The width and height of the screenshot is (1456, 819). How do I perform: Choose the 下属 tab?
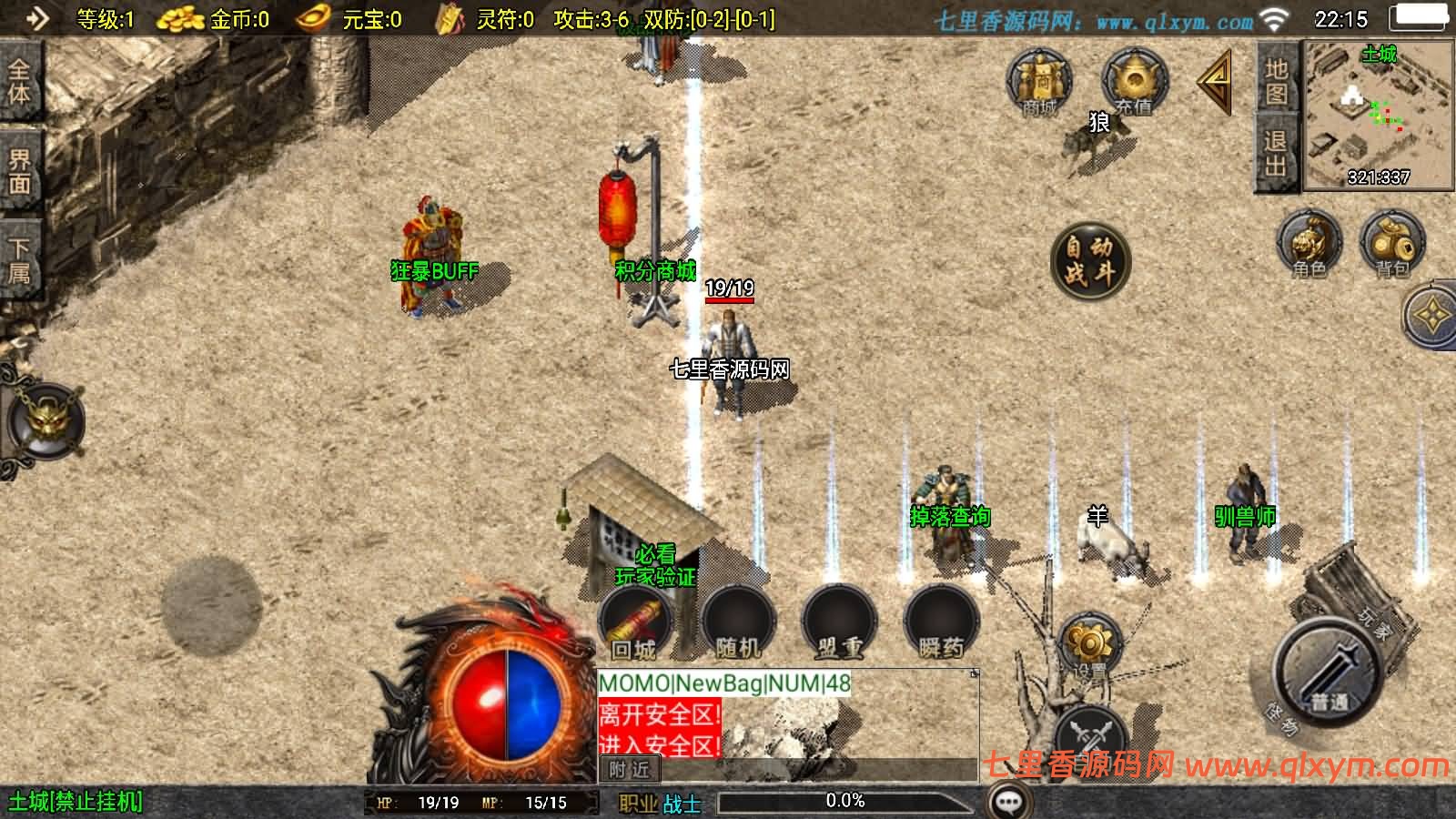click(19, 260)
